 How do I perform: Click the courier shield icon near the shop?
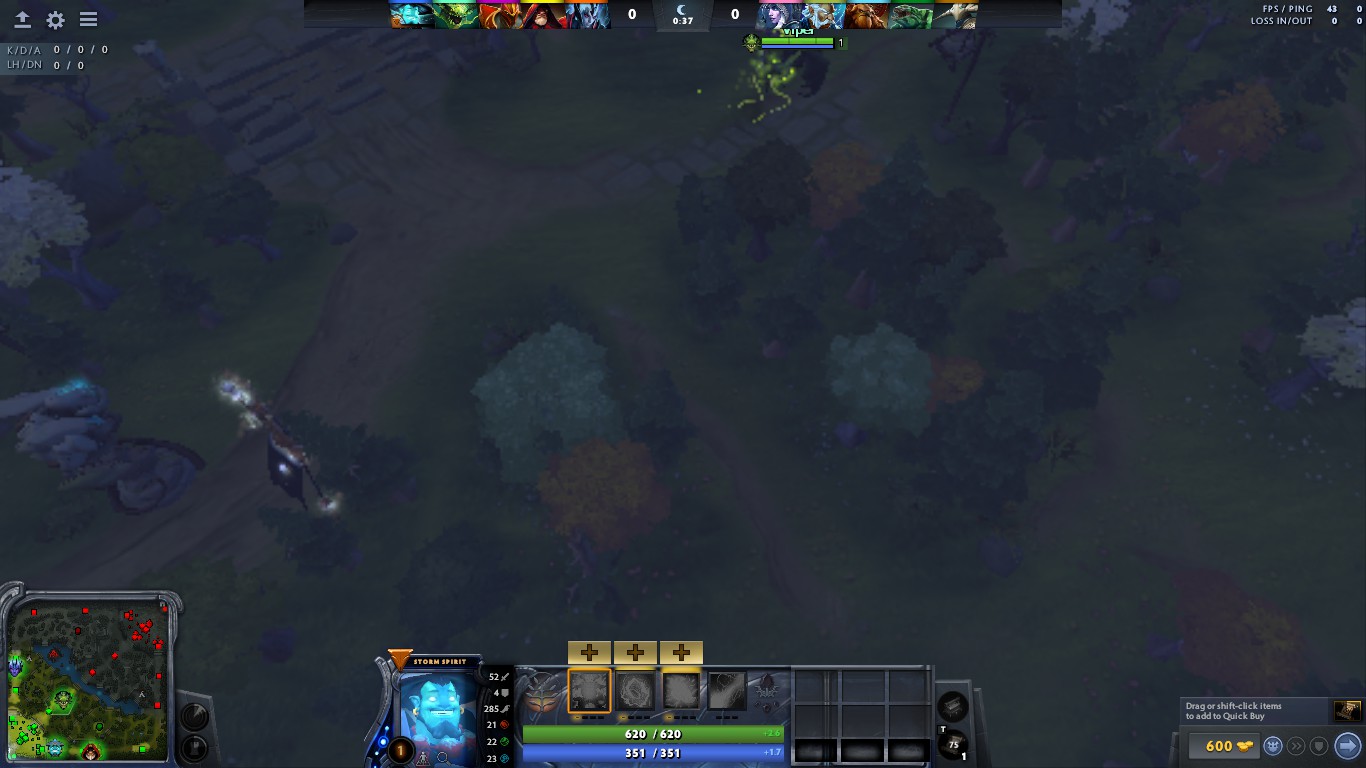(1319, 745)
